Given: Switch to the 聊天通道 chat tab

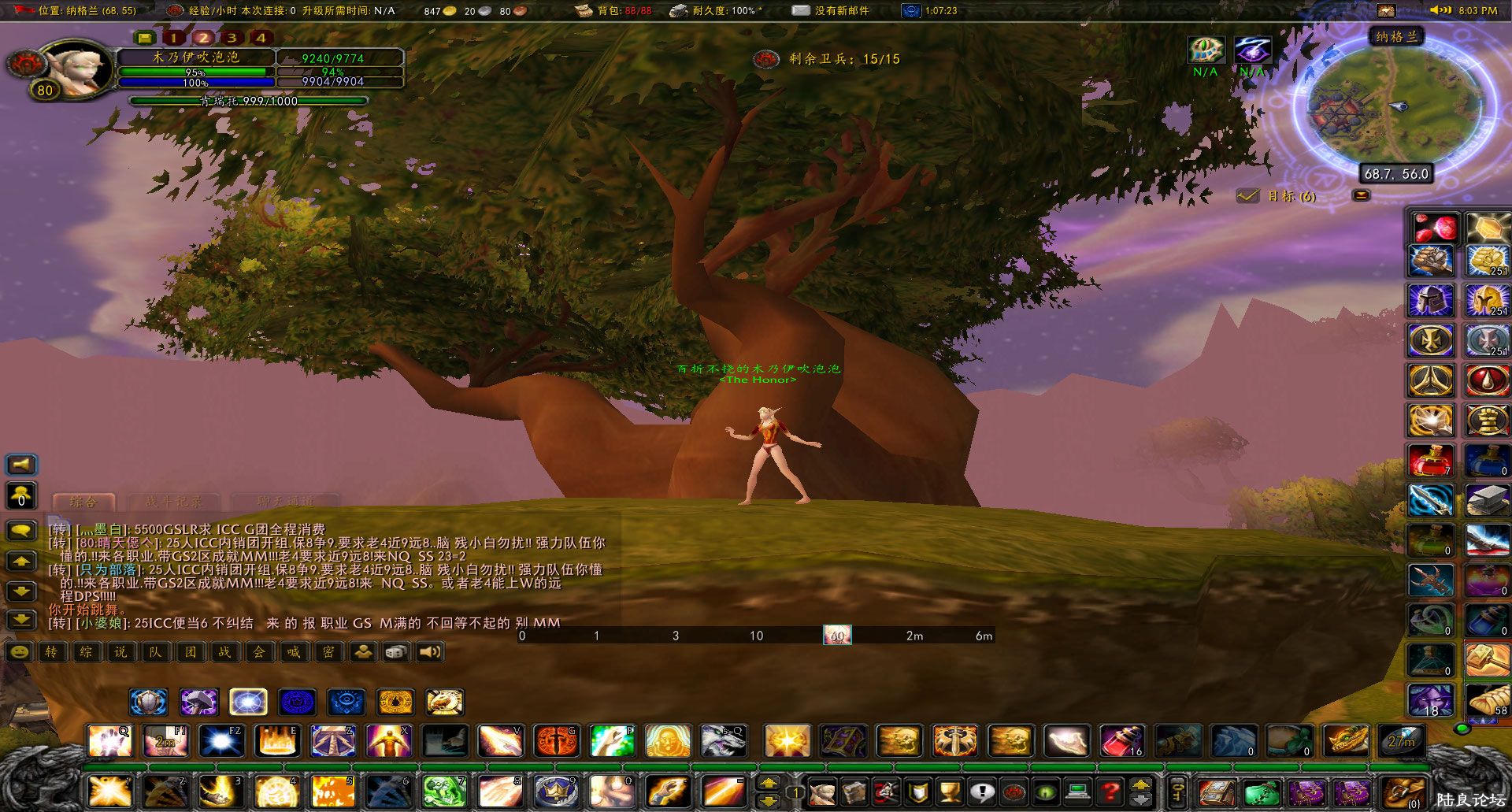Looking at the screenshot, I should pyautogui.click(x=285, y=502).
